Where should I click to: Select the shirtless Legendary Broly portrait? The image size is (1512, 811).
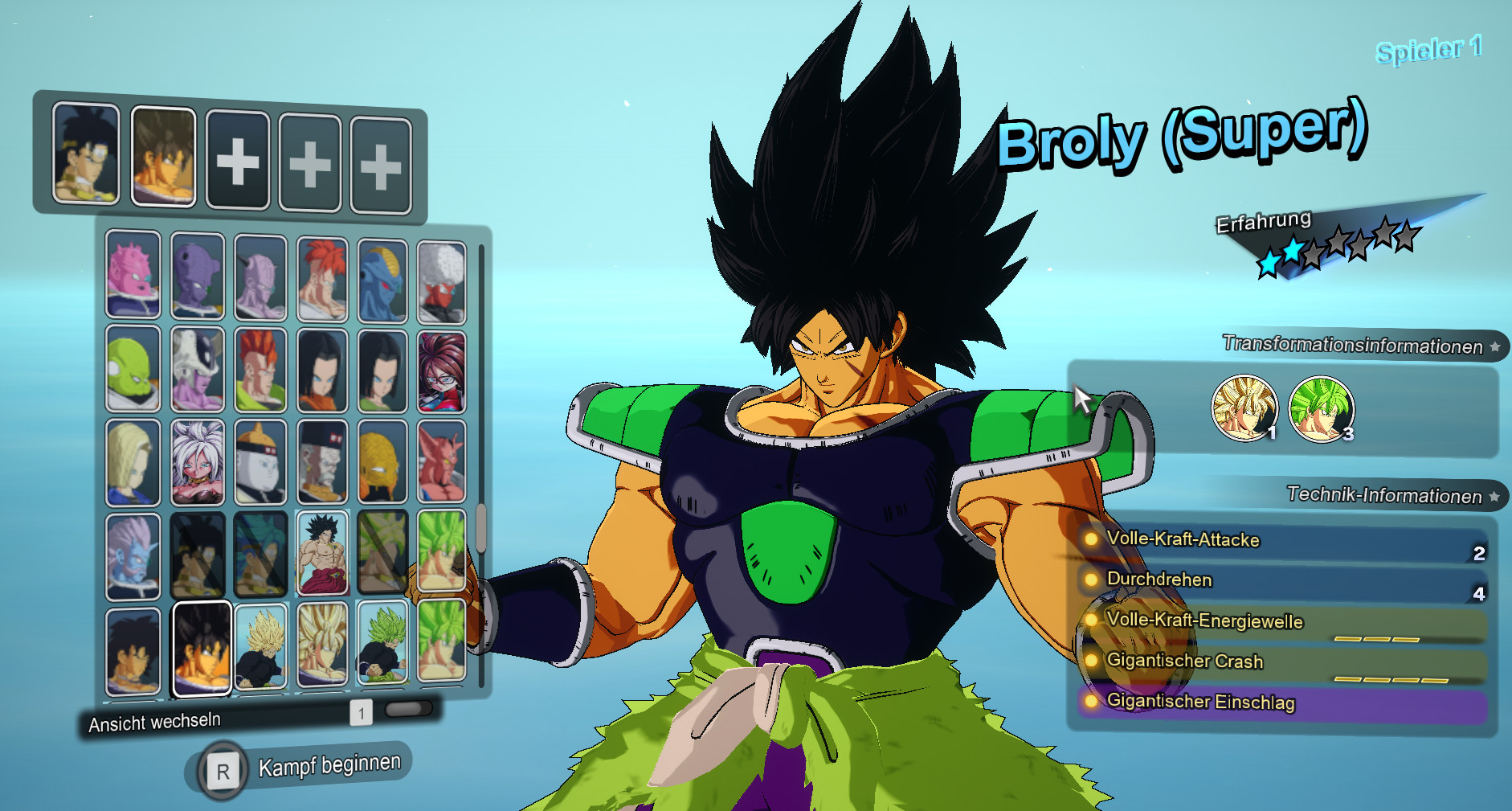321,555
